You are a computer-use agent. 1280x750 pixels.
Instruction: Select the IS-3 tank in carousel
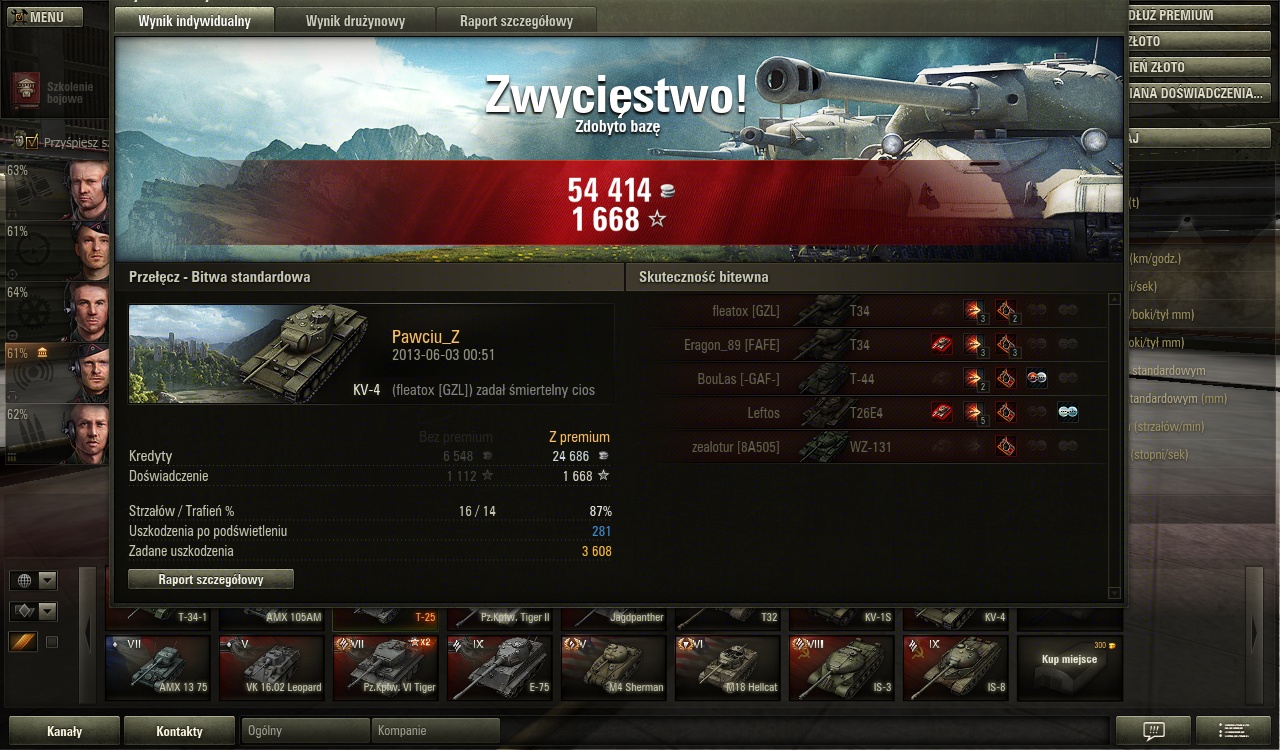coord(840,667)
